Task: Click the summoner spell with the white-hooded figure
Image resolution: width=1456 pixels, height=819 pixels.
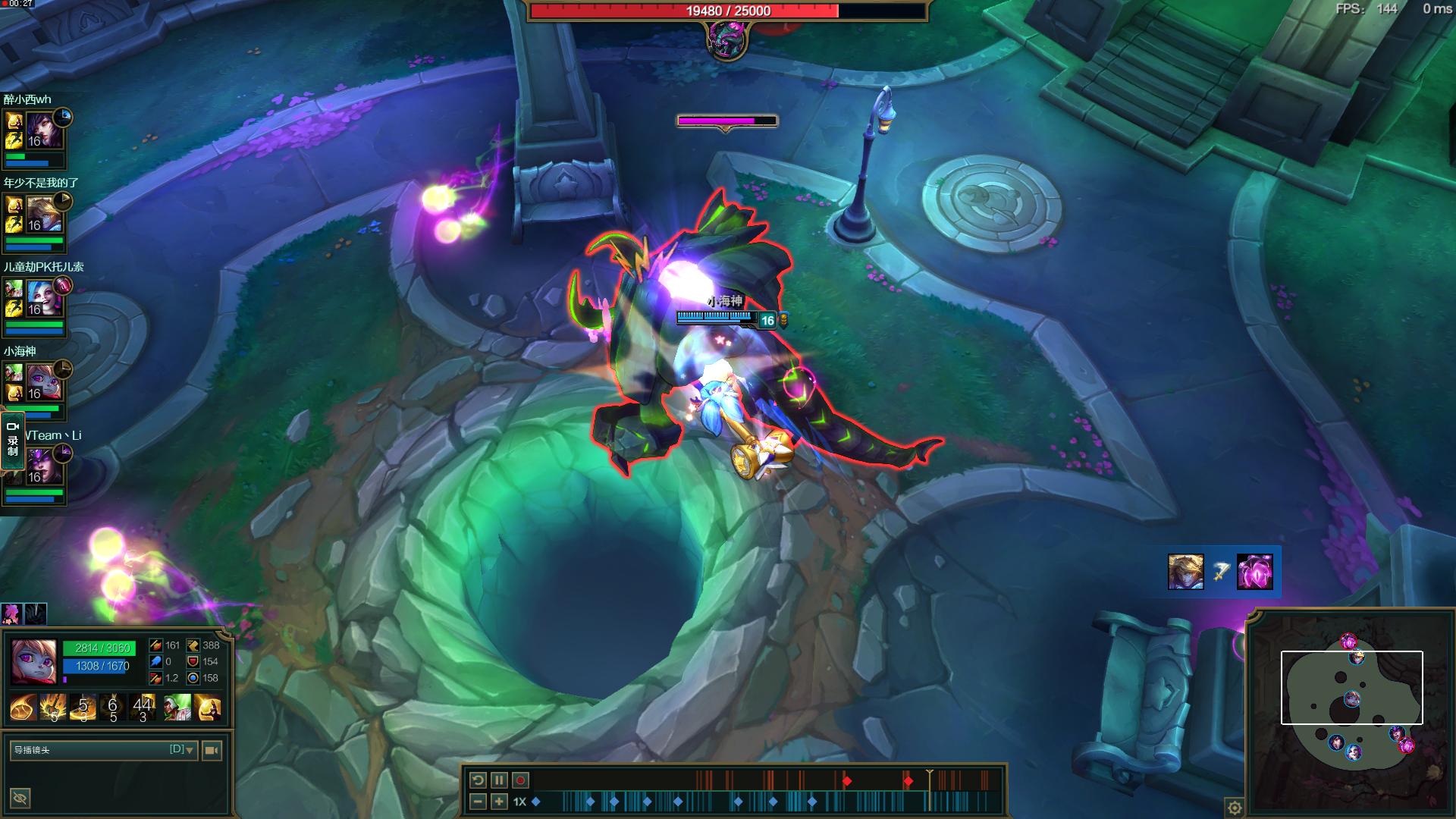Action: coord(178,707)
